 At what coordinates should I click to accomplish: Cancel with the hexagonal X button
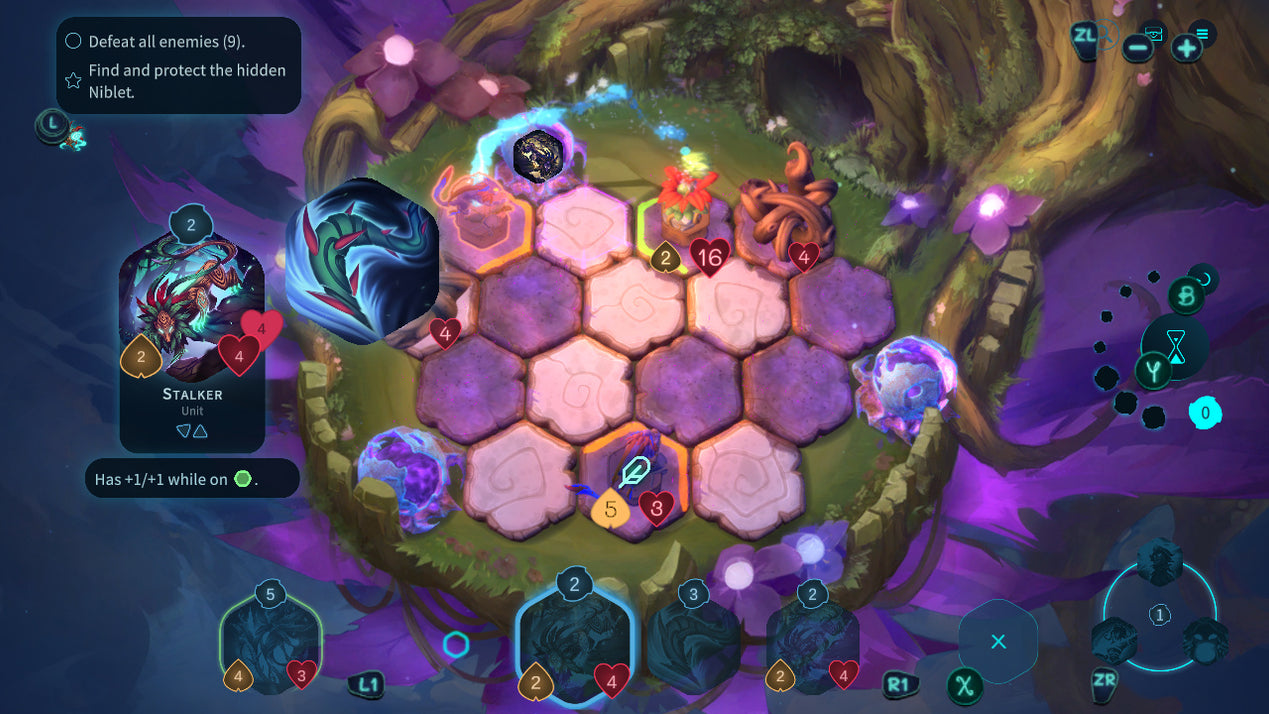[997, 641]
